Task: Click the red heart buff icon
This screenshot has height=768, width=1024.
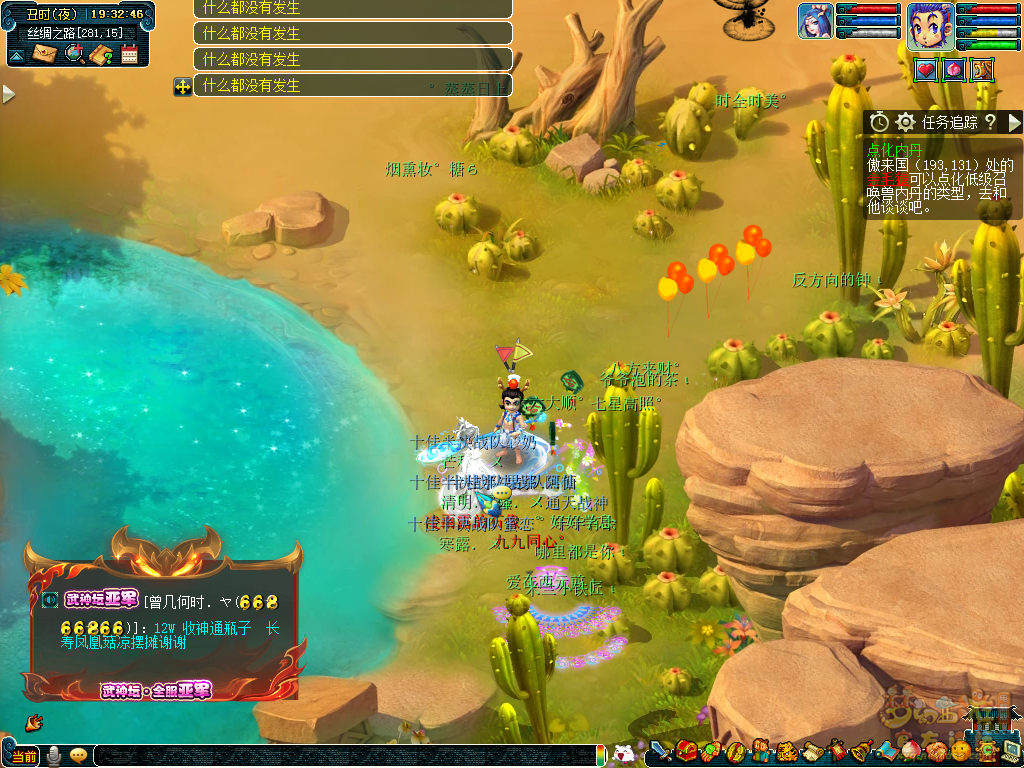Action: pos(926,70)
